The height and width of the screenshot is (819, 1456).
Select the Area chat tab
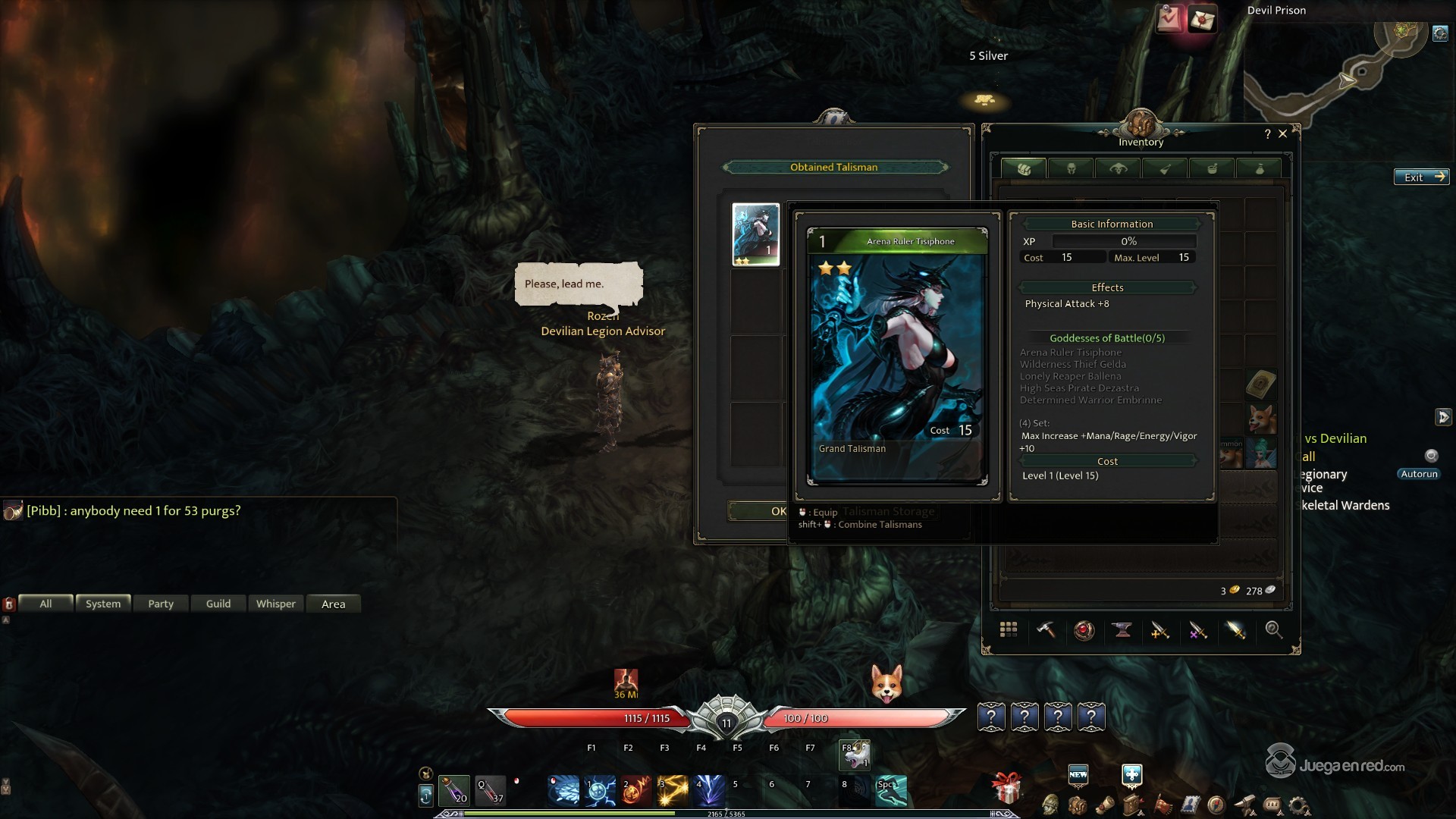click(x=334, y=604)
